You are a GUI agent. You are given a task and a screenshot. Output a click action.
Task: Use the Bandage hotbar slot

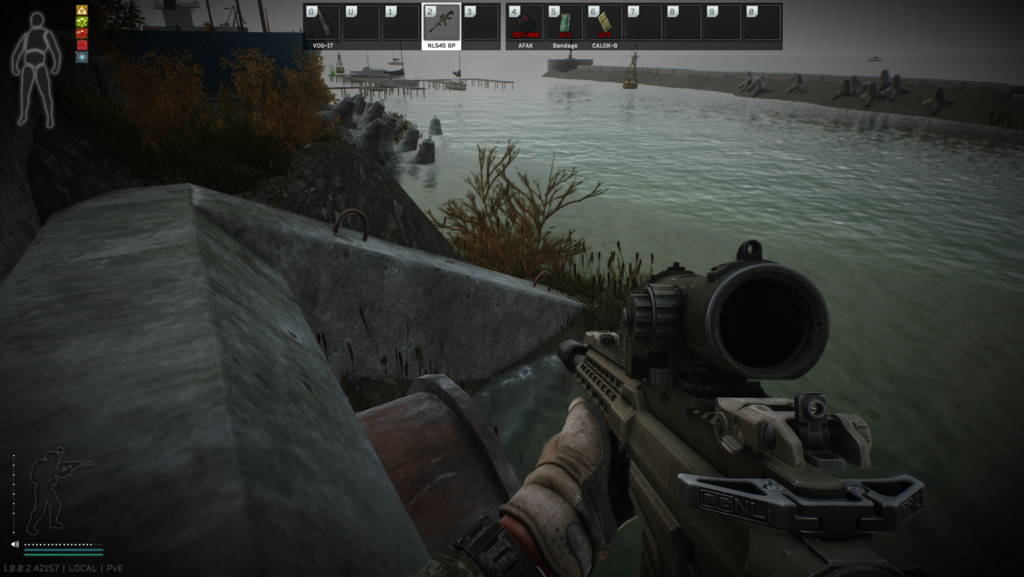565,23
